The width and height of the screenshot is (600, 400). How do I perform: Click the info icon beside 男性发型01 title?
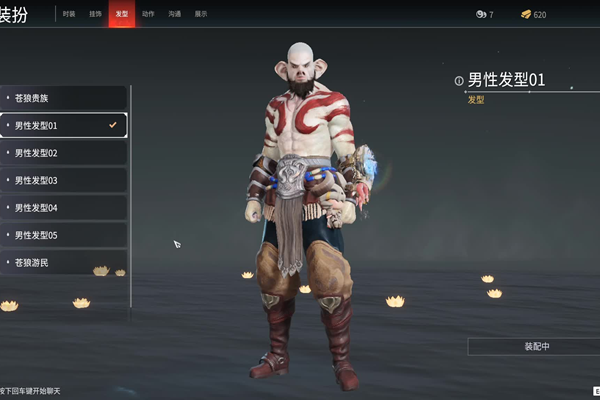459,81
